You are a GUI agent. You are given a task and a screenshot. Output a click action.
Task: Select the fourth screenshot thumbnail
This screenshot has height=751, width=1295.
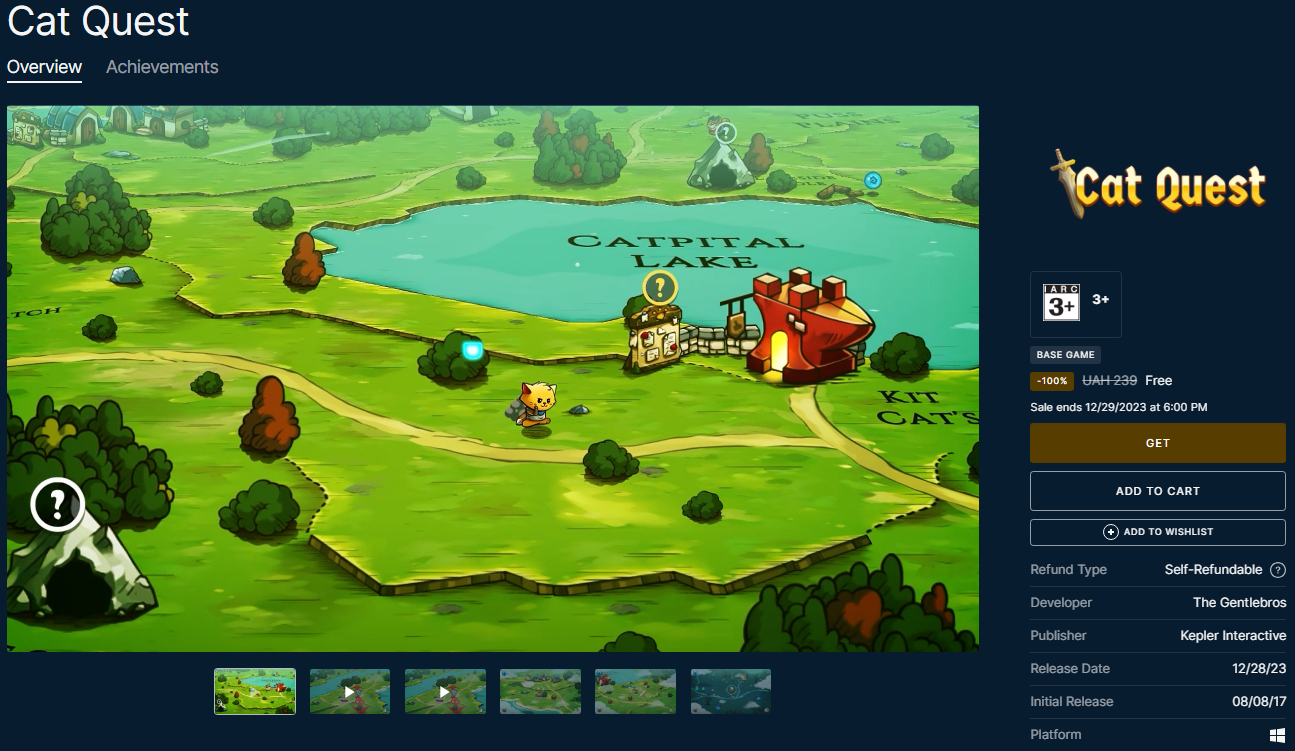click(x=540, y=691)
